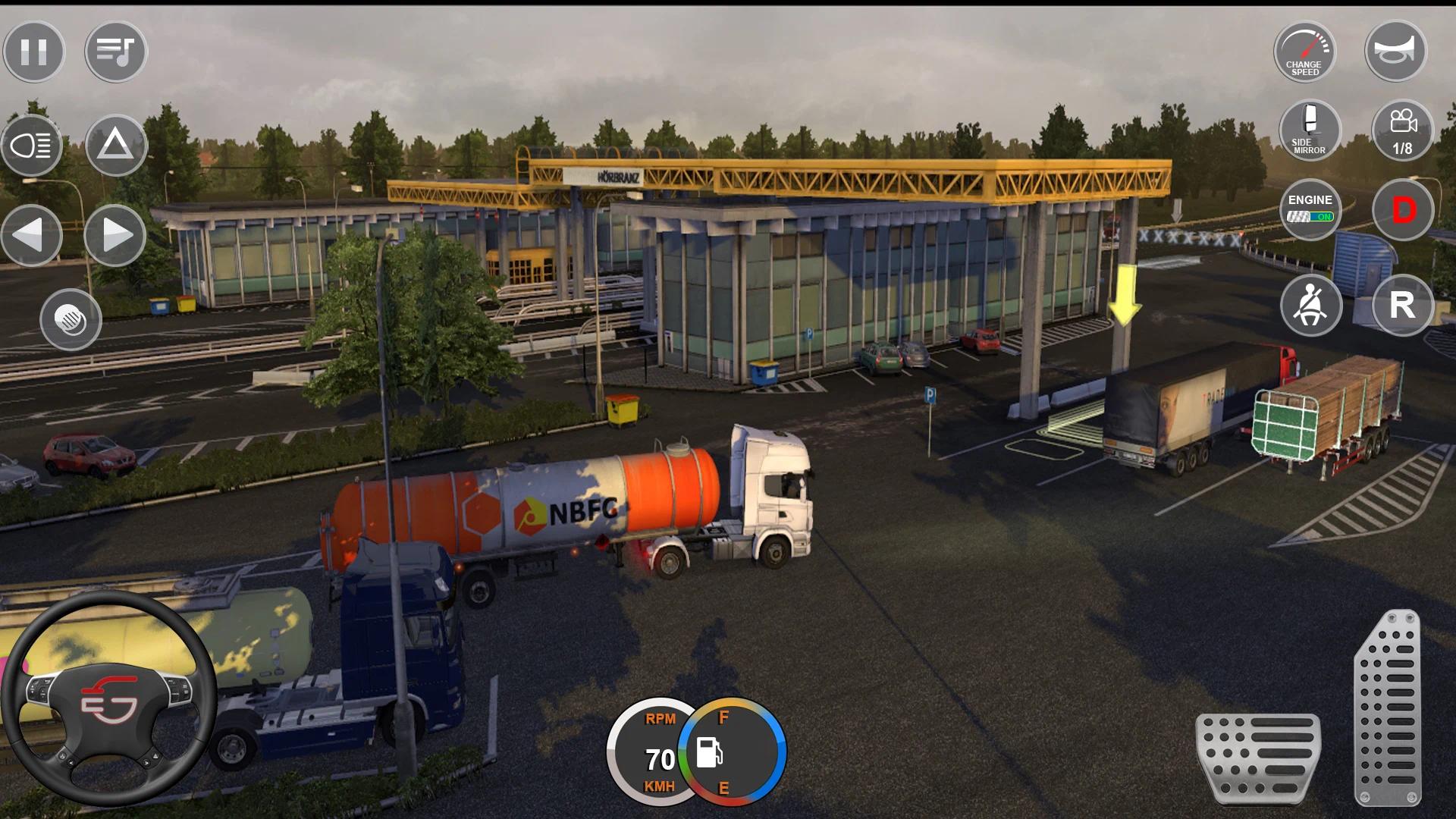
Task: Click the Change Speed button
Action: tap(1304, 52)
